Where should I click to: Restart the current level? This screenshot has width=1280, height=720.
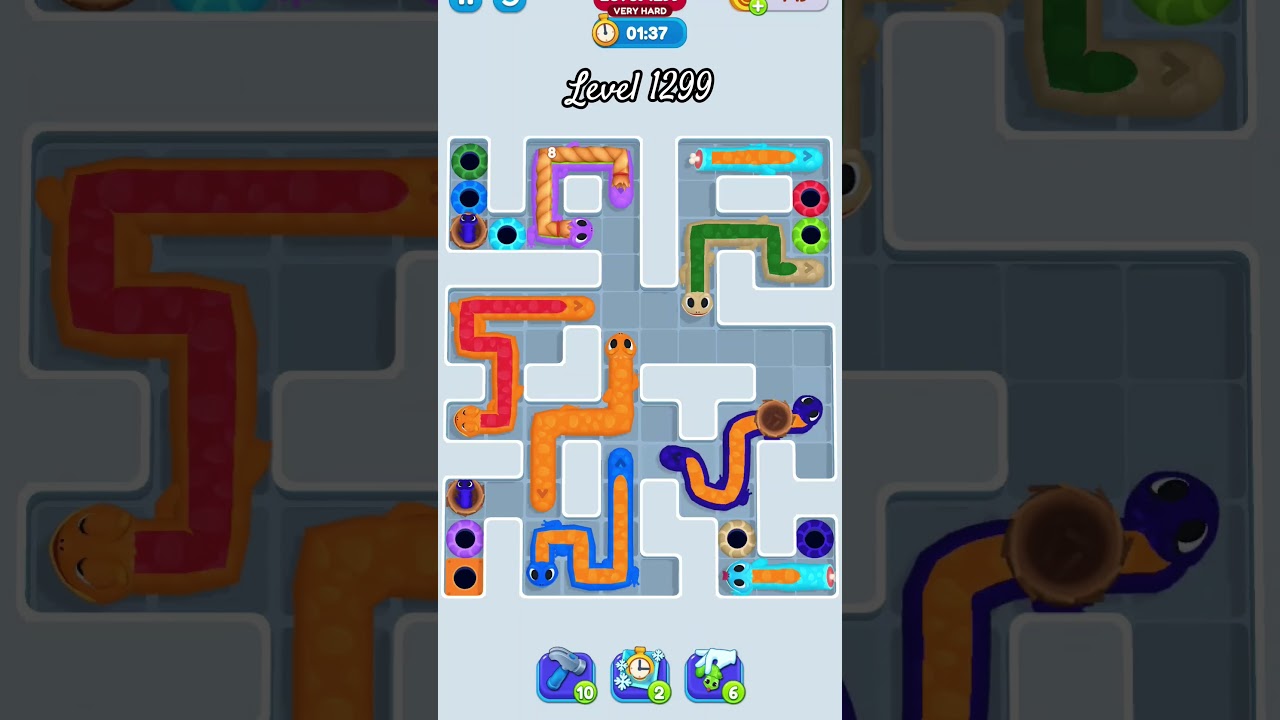507,5
